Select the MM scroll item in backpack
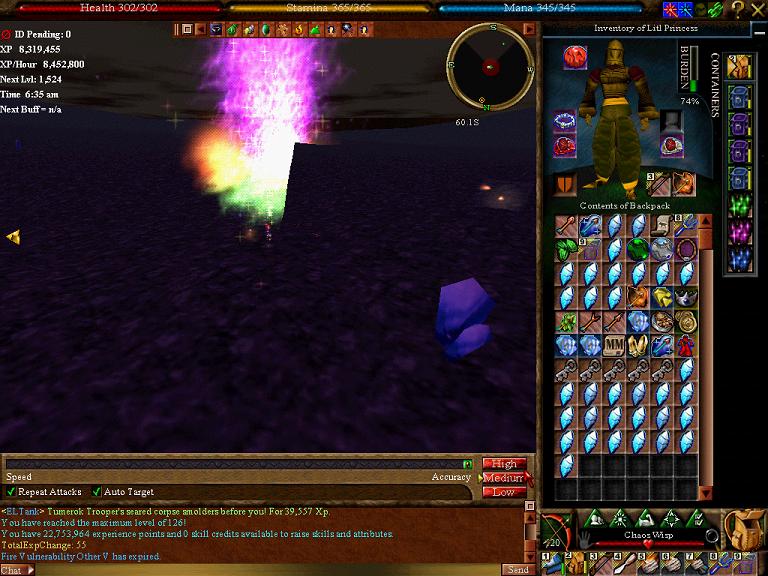This screenshot has width=768, height=576. [615, 347]
